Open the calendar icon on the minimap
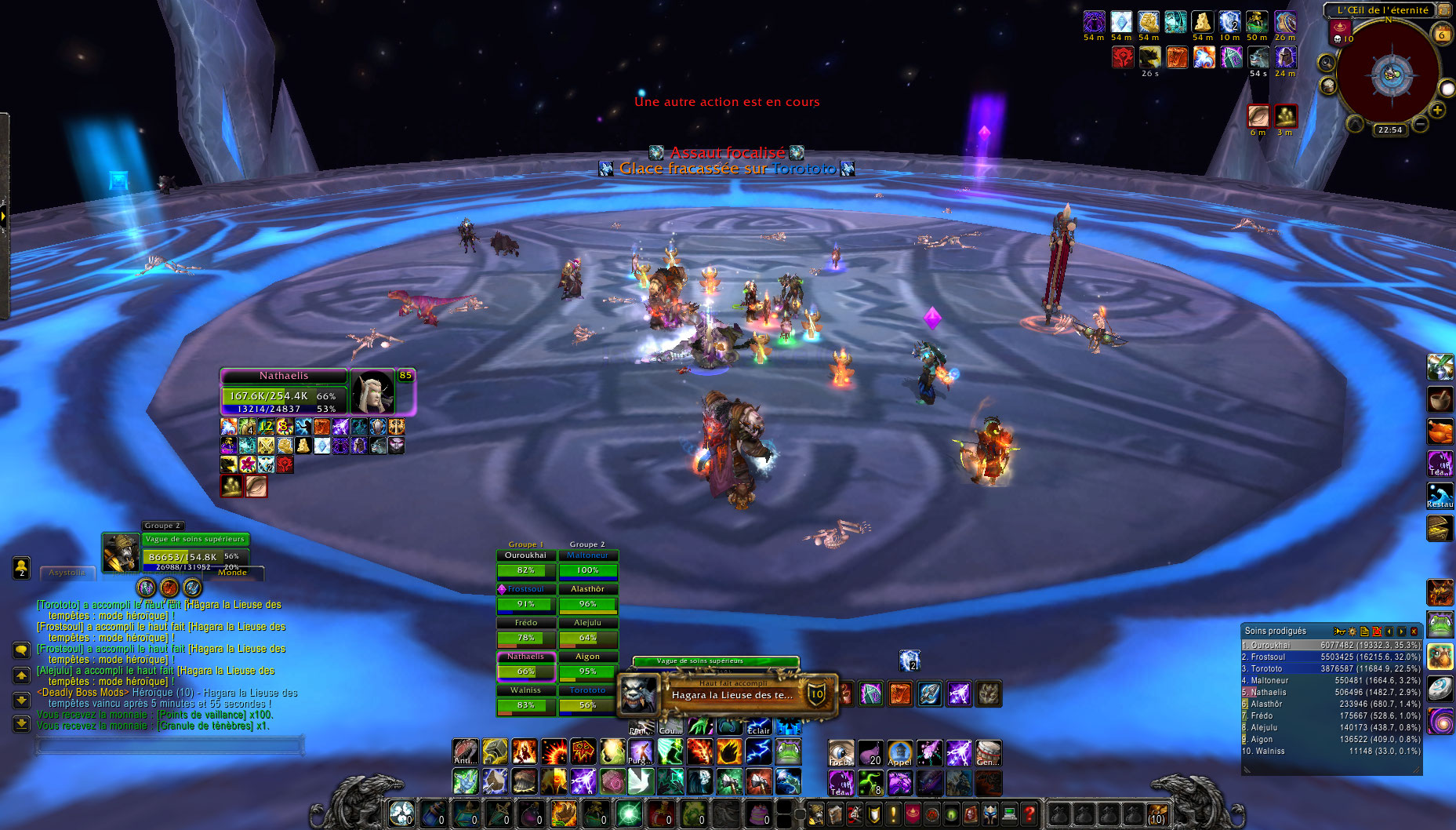 [x=1441, y=33]
